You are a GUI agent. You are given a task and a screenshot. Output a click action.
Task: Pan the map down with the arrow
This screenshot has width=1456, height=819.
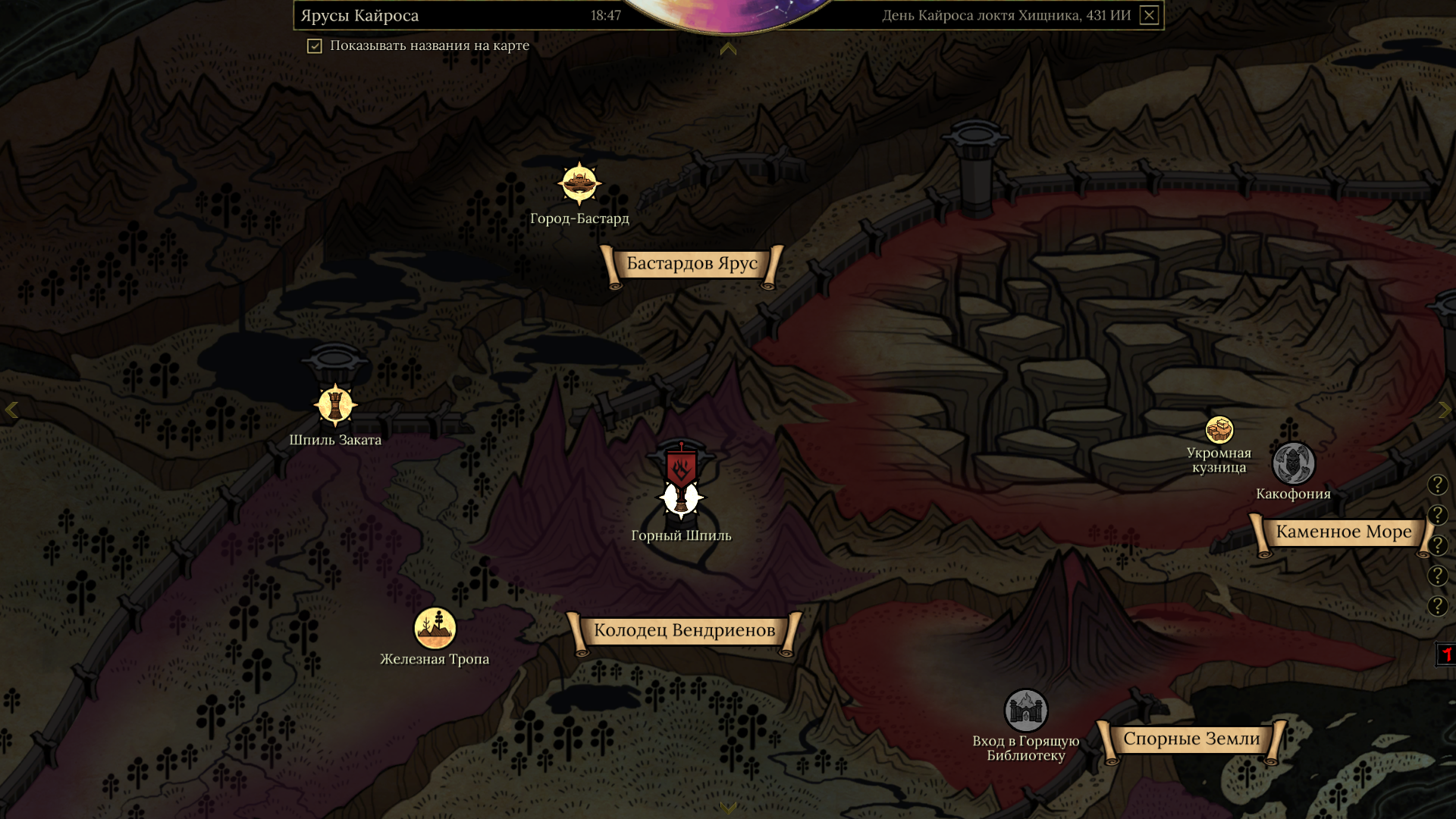click(728, 808)
